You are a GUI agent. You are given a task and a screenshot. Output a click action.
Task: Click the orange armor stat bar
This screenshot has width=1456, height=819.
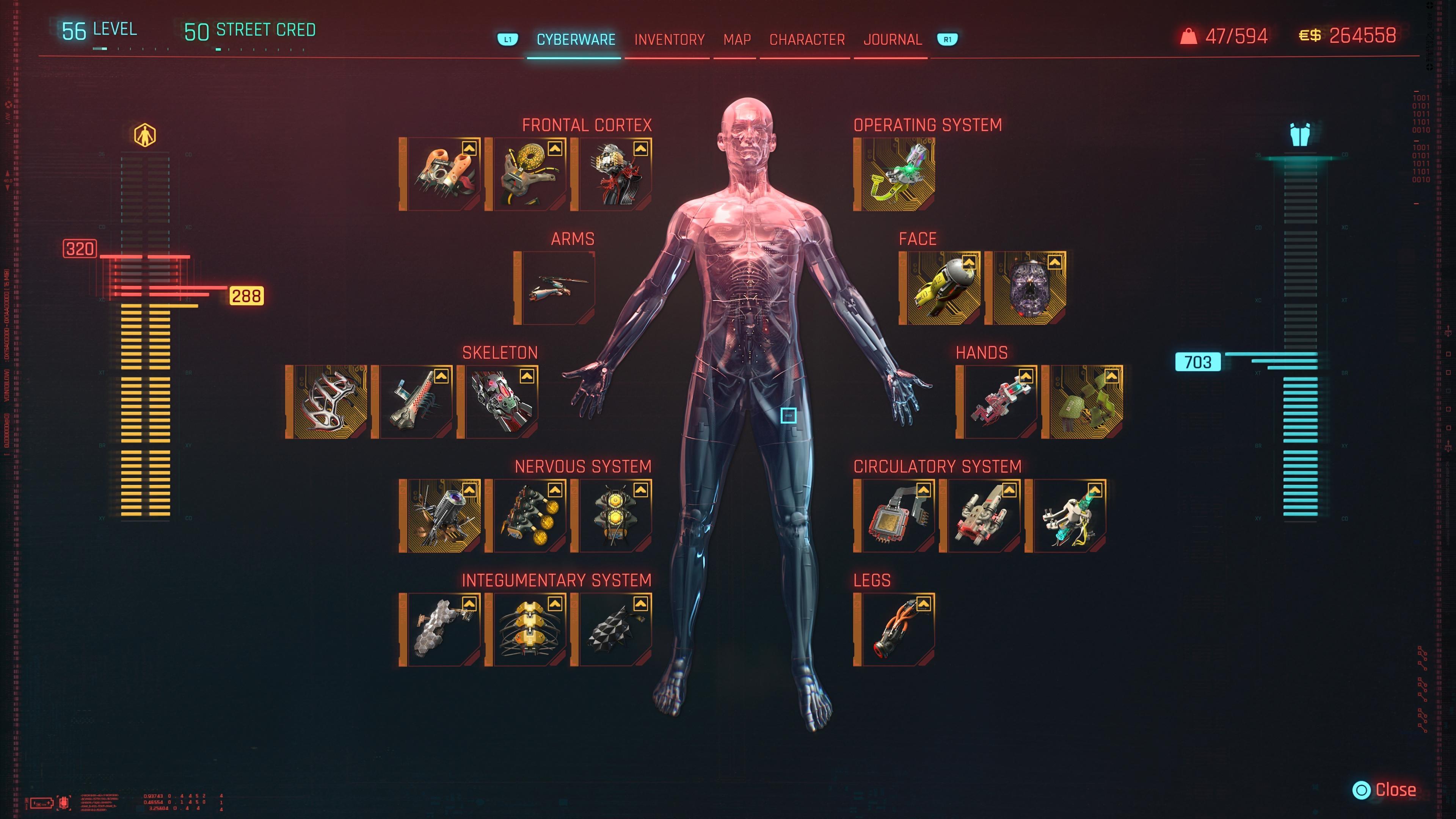pyautogui.click(x=144, y=395)
